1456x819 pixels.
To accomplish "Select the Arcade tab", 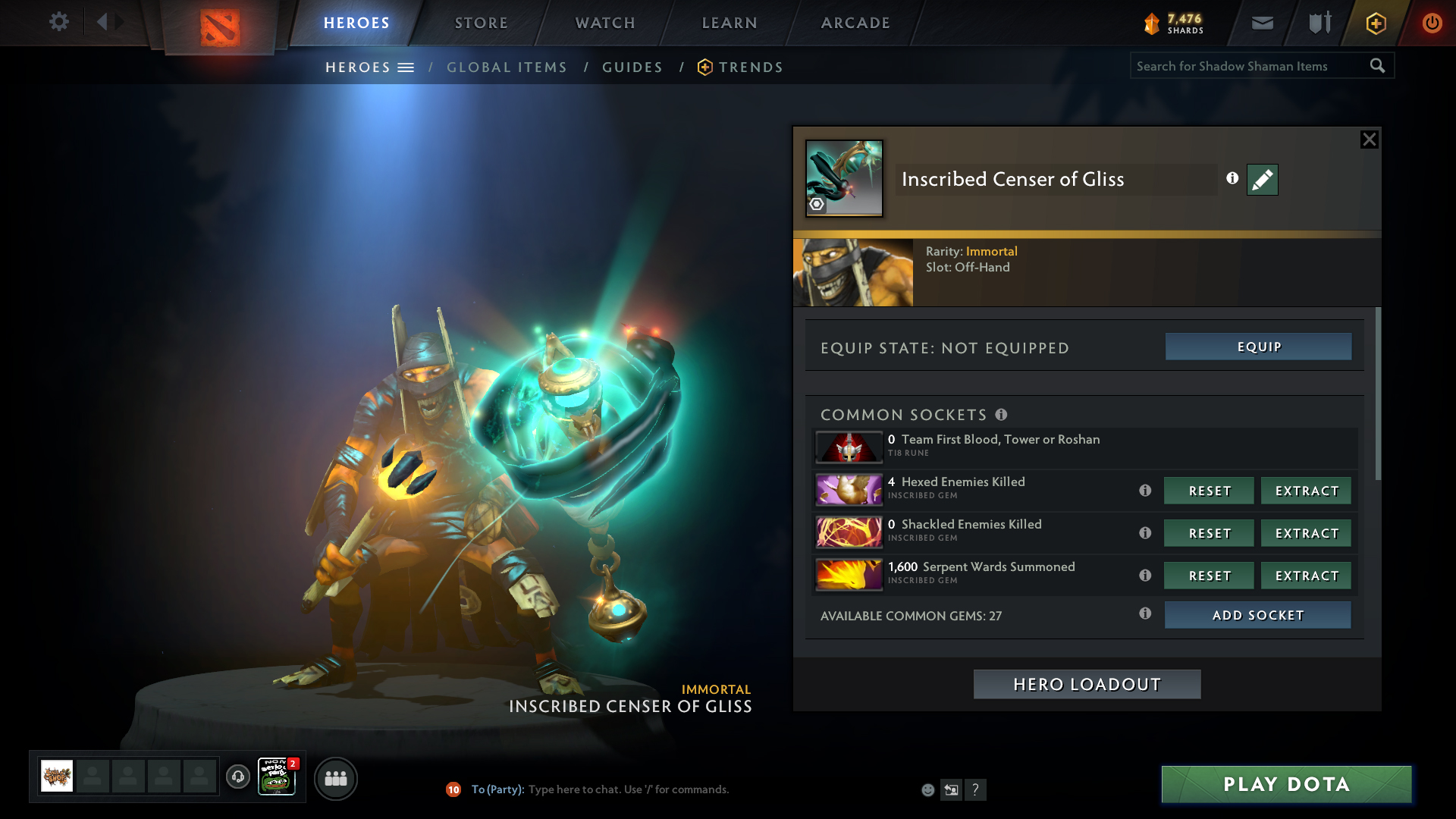I will point(855,23).
